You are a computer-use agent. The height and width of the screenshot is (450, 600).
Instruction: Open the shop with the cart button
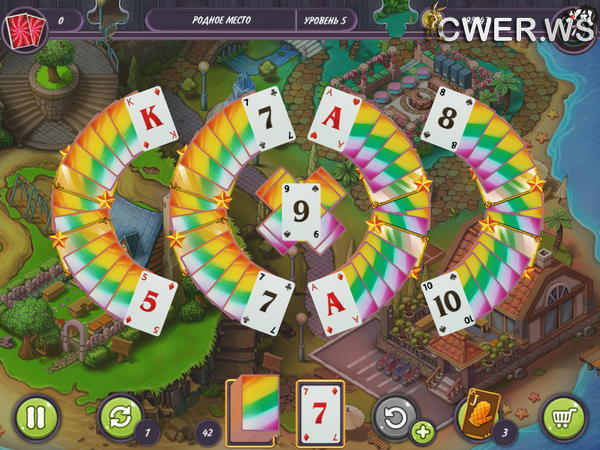(563, 416)
